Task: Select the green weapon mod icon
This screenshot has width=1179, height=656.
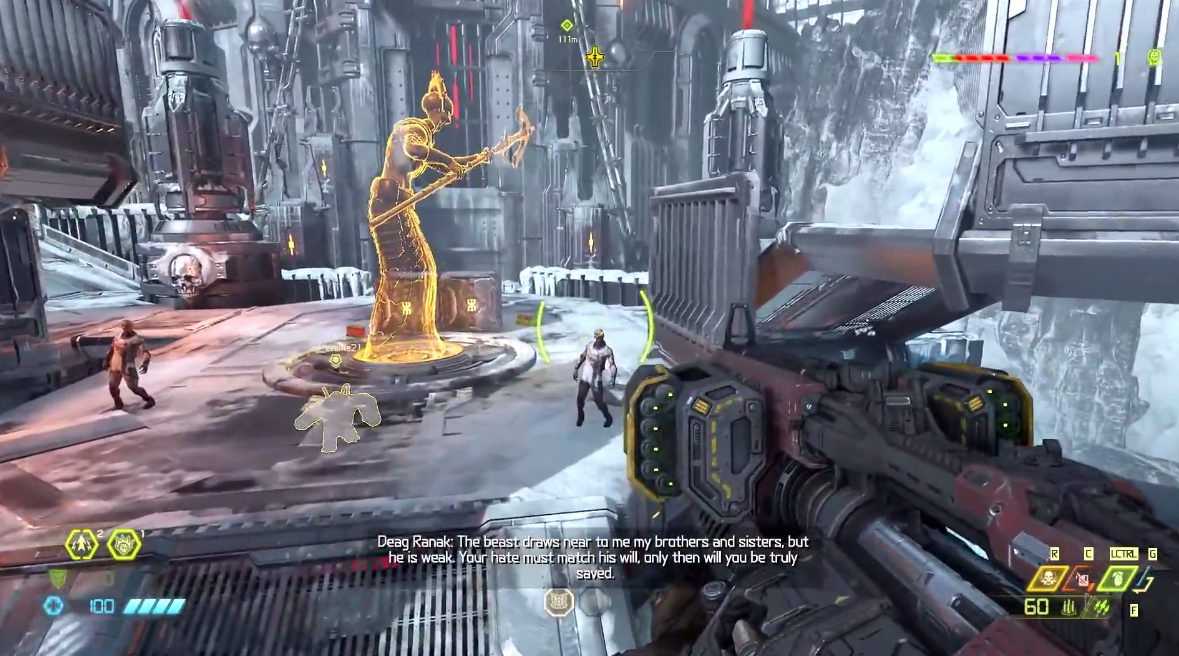Action: click(1102, 607)
